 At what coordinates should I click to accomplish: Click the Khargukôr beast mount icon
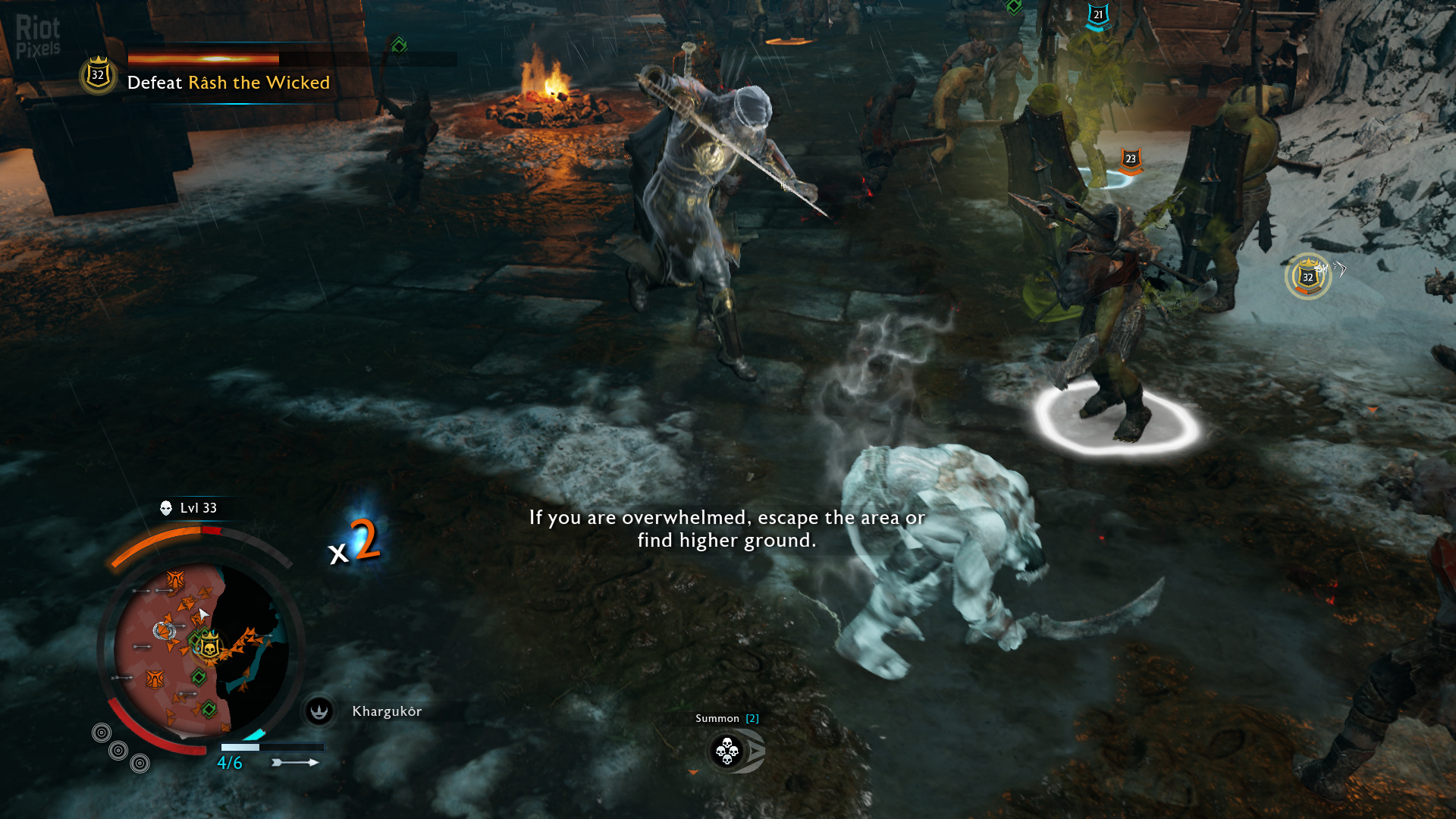319,711
